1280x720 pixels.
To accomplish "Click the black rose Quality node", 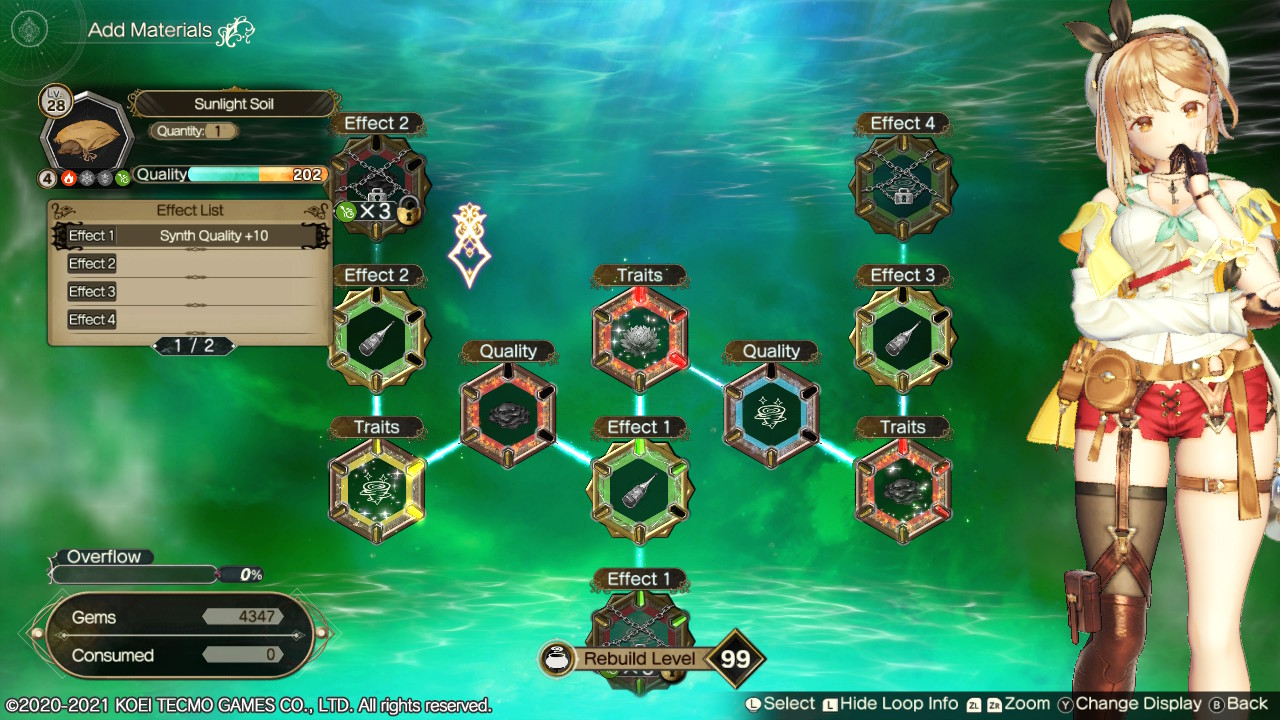I will tap(509, 412).
